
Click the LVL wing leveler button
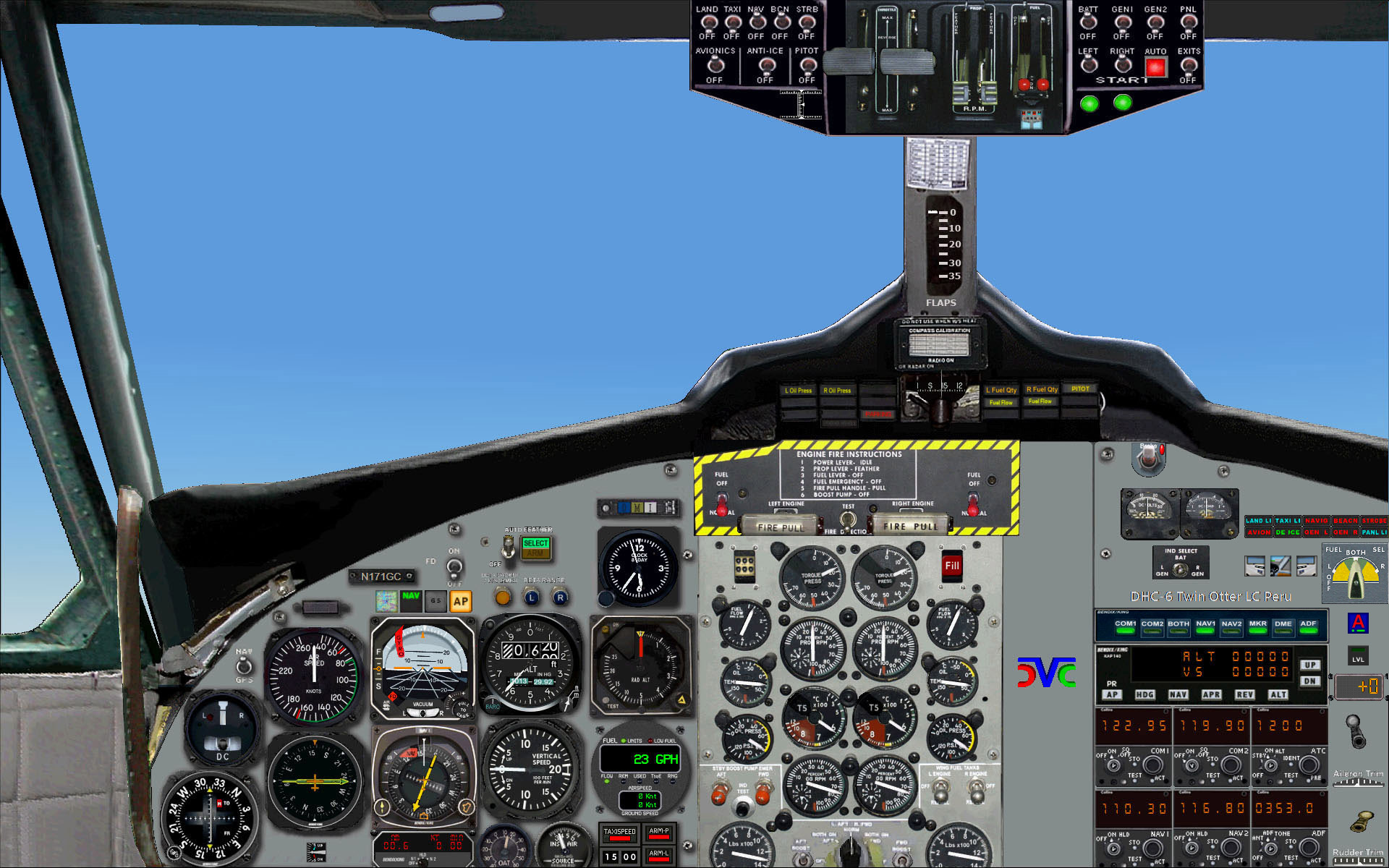click(1358, 655)
